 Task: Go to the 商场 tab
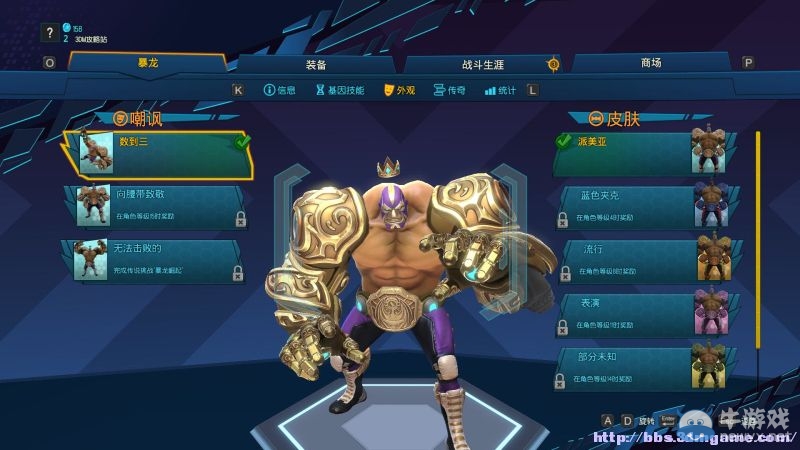pyautogui.click(x=650, y=63)
